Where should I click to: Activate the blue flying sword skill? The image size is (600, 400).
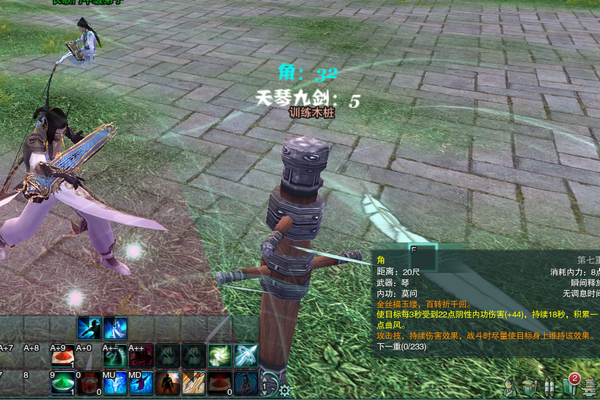click(245, 356)
